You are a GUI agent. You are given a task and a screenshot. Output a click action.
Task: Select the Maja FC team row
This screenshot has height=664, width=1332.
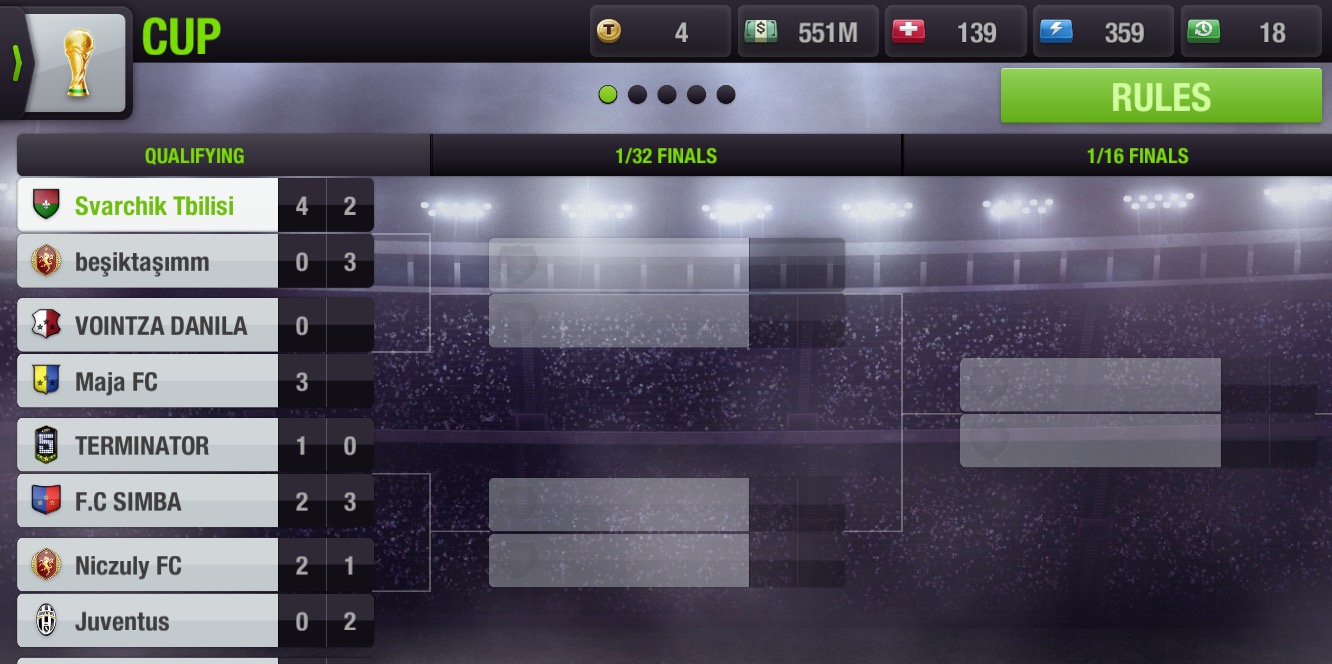[x=148, y=381]
